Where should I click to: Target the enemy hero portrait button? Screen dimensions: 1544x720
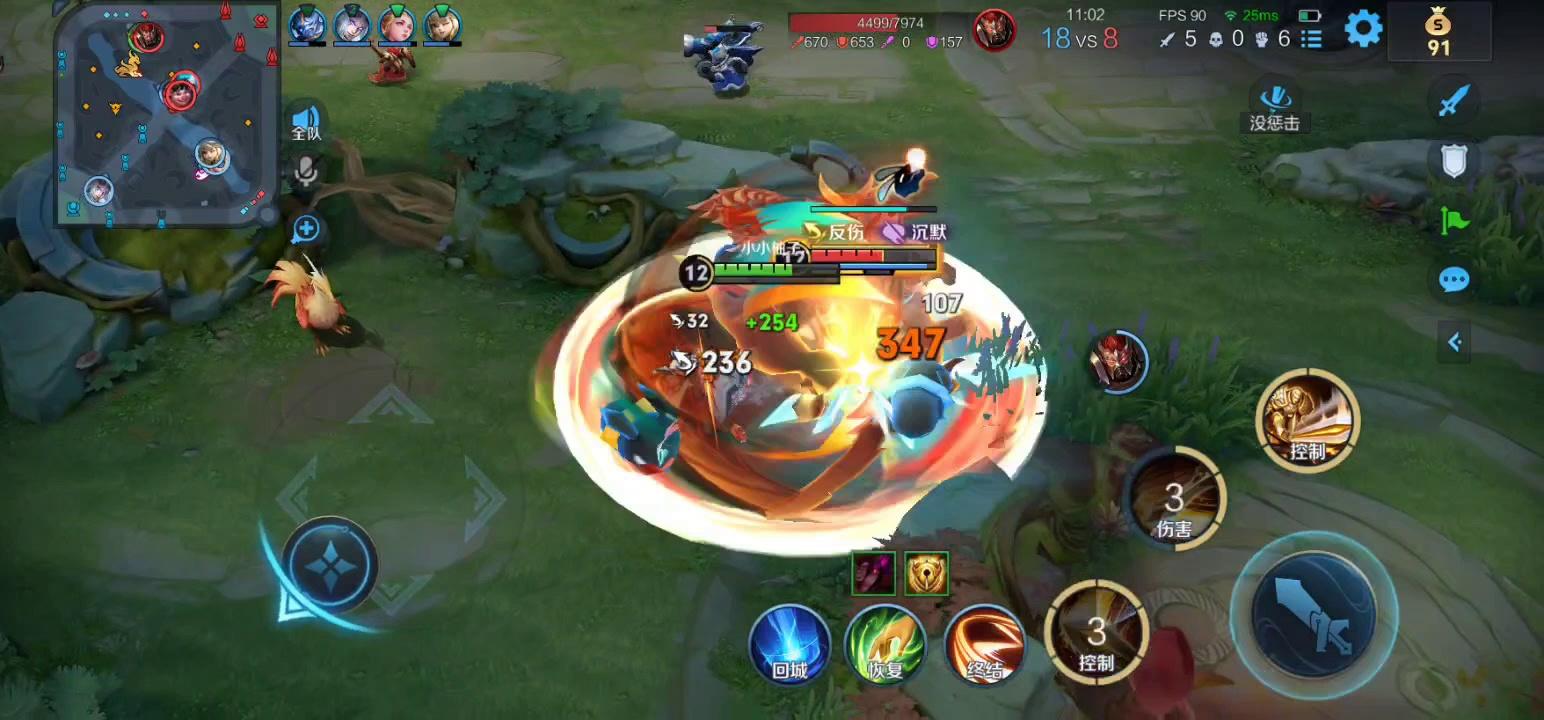click(x=1118, y=360)
